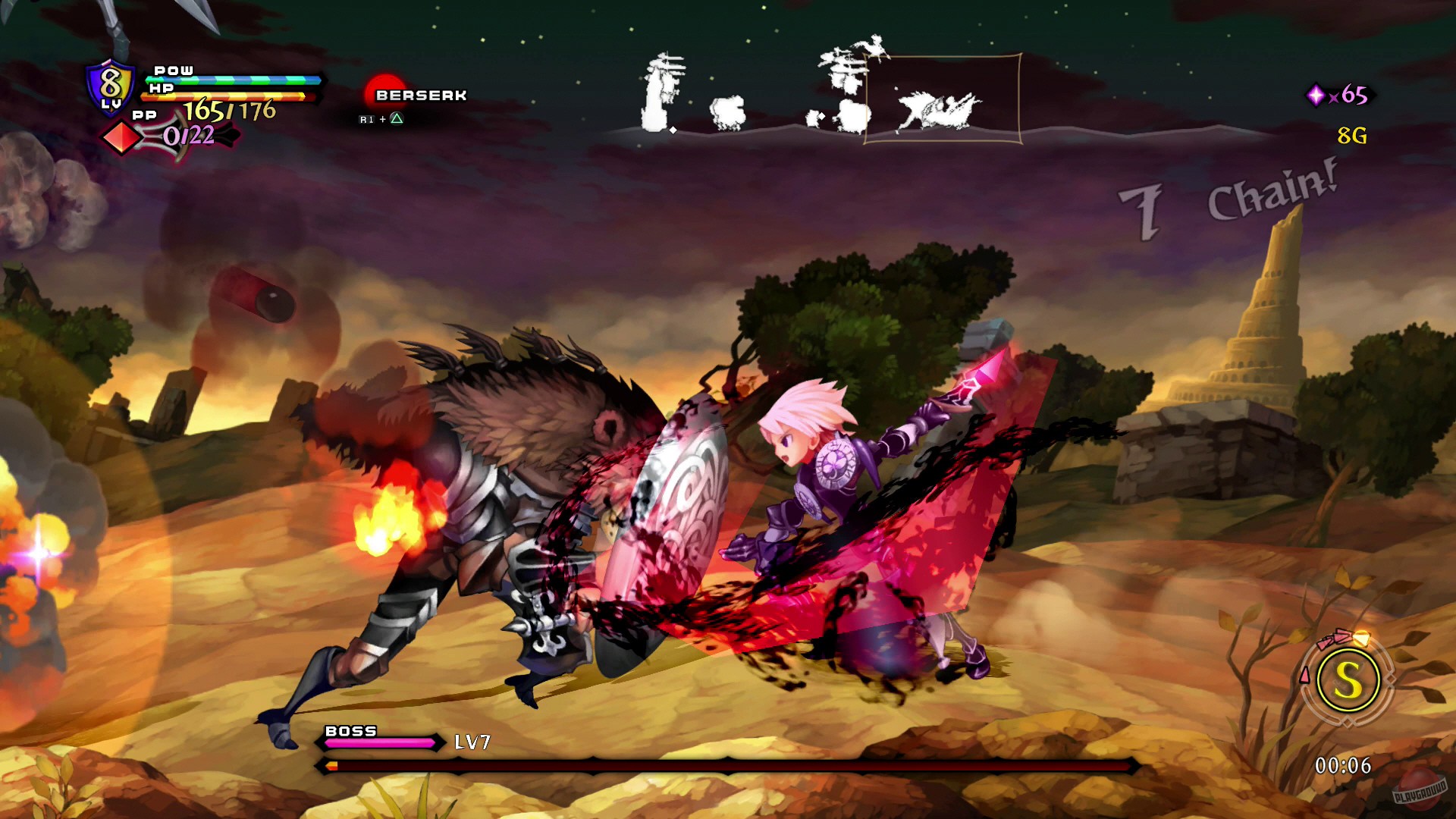Select the tower landmark icon on minimap

pyautogui.click(x=658, y=89)
